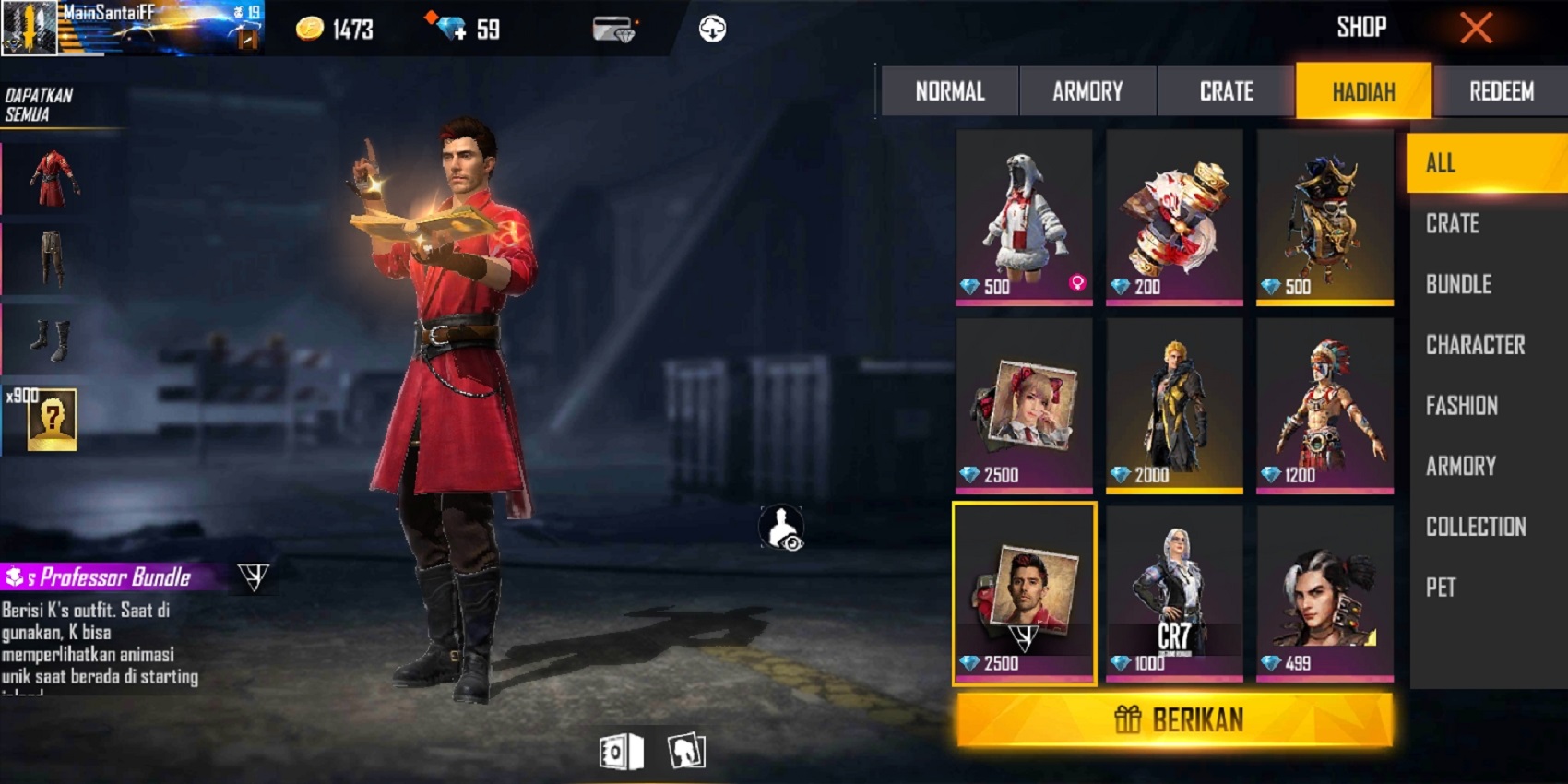
Task: Switch to the HADIAH tab
Action: (x=1362, y=91)
